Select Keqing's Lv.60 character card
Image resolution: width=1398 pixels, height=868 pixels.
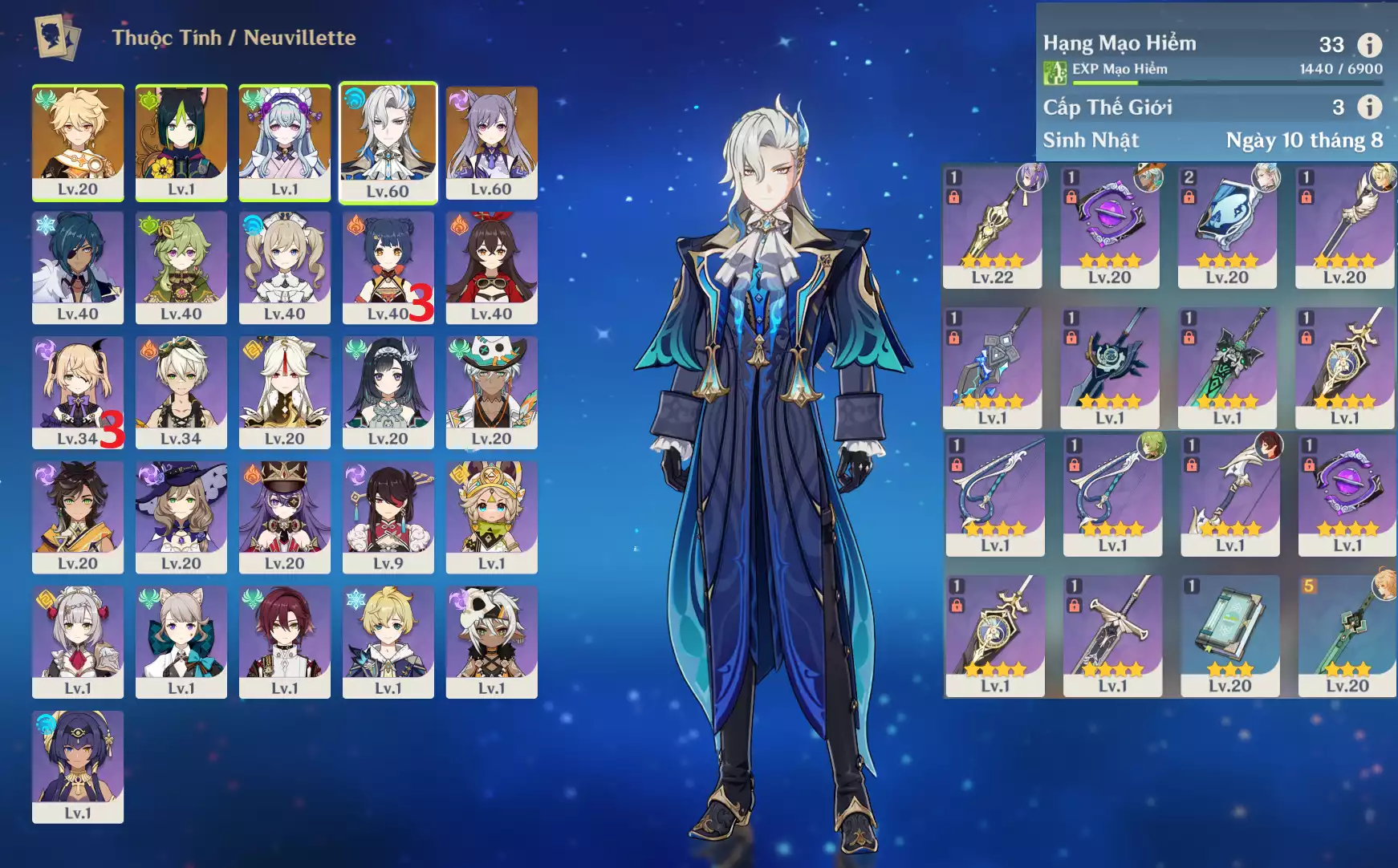(x=491, y=142)
